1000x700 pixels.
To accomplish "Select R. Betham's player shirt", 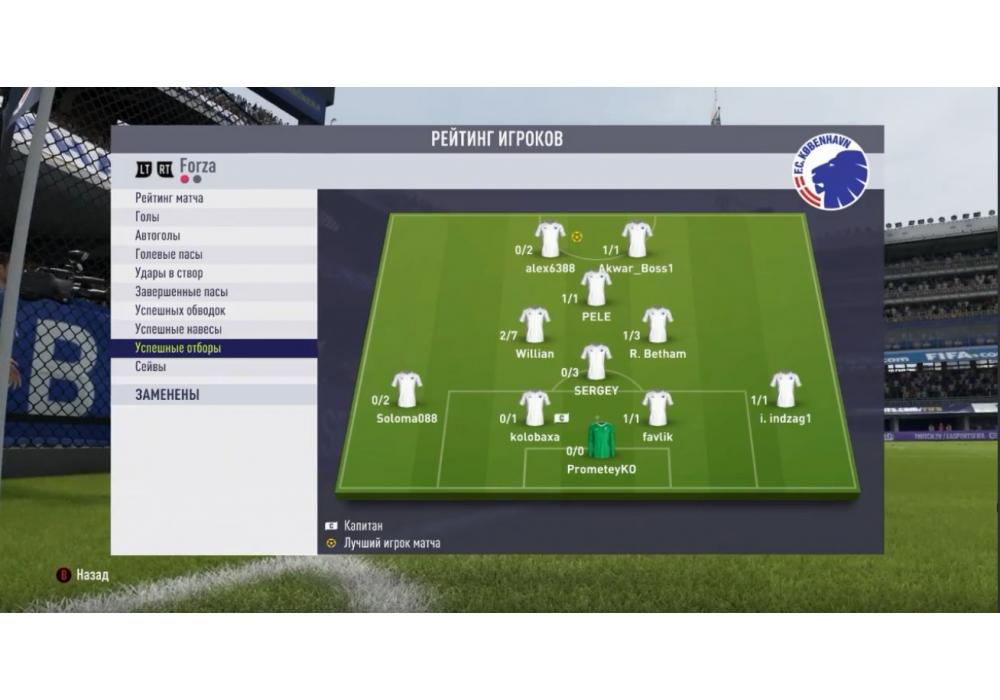I will pyautogui.click(x=657, y=325).
